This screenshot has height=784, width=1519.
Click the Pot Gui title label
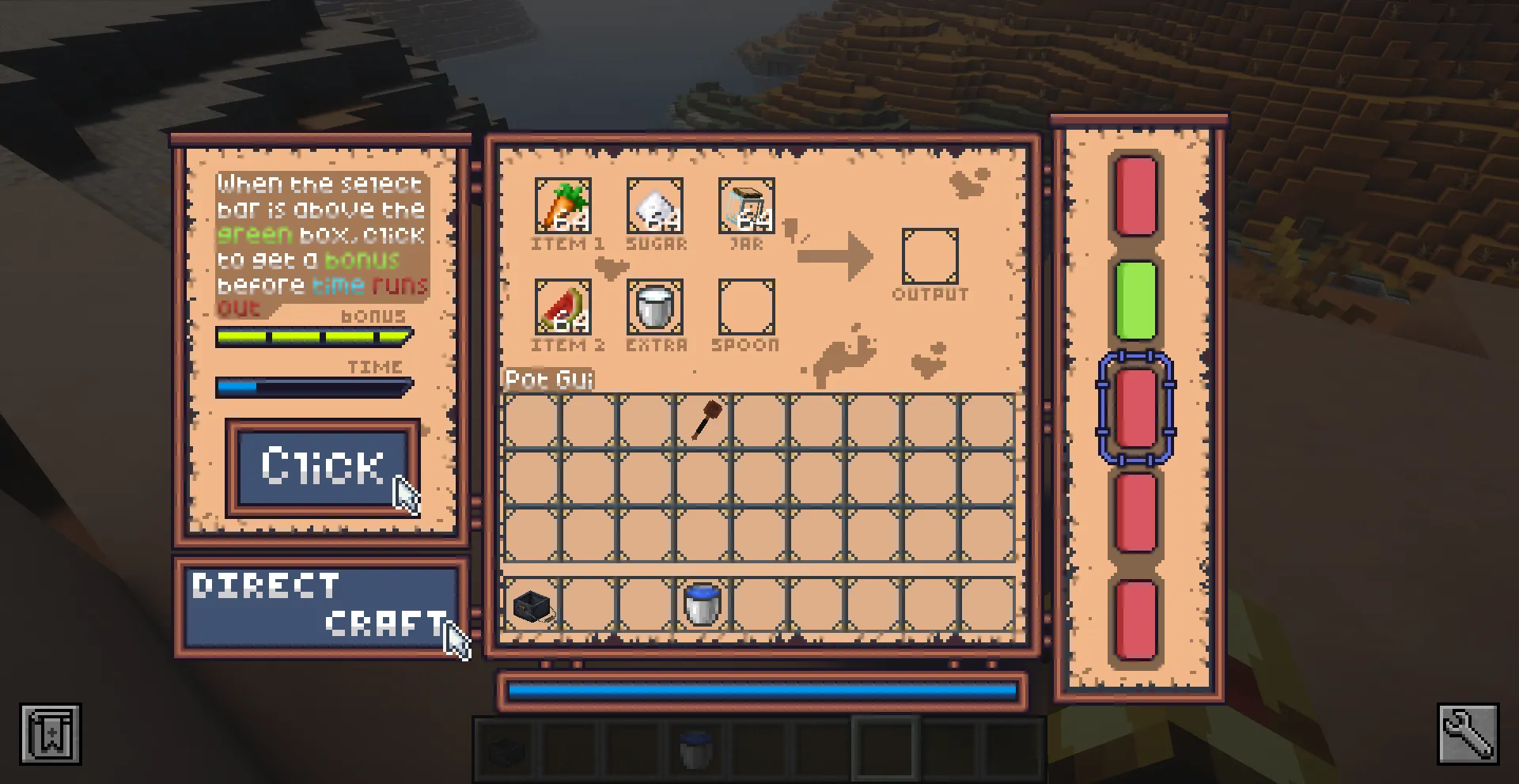pyautogui.click(x=548, y=380)
